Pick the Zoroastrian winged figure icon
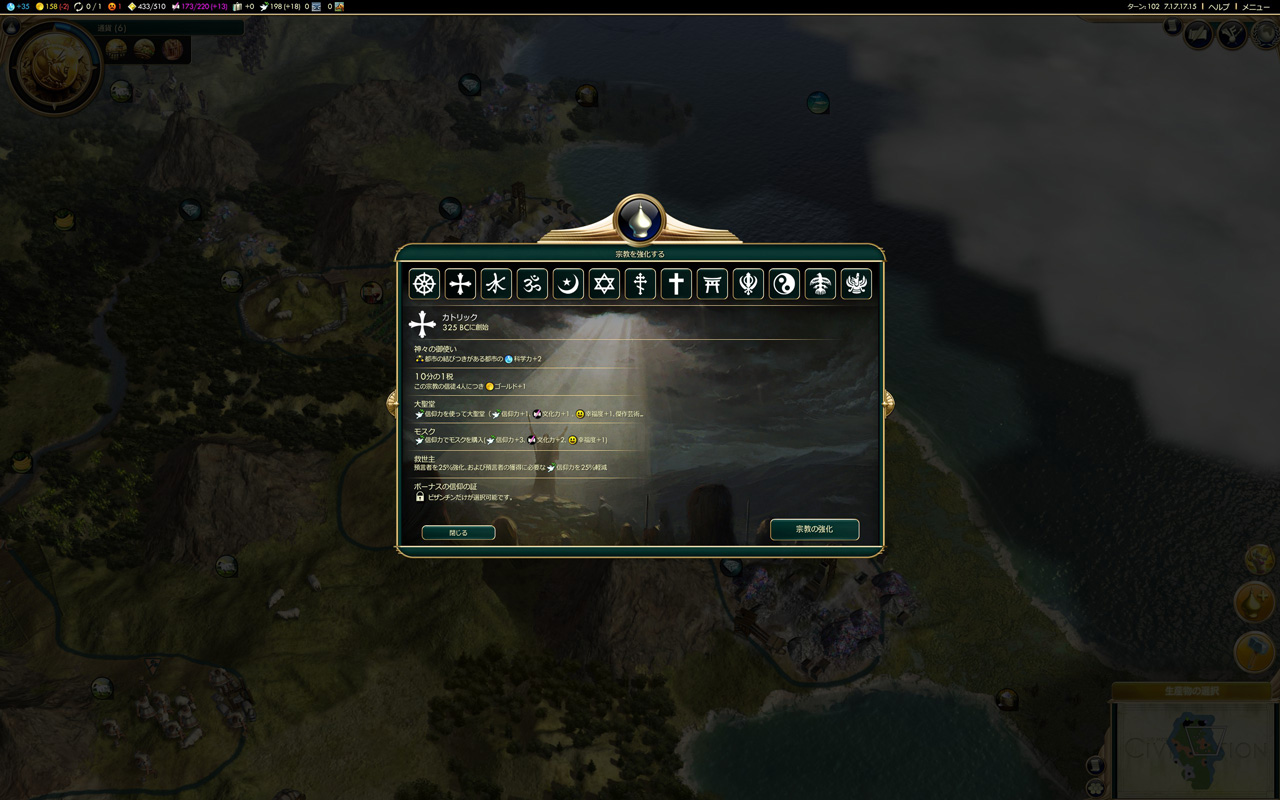1280x800 pixels. pyautogui.click(x=856, y=284)
